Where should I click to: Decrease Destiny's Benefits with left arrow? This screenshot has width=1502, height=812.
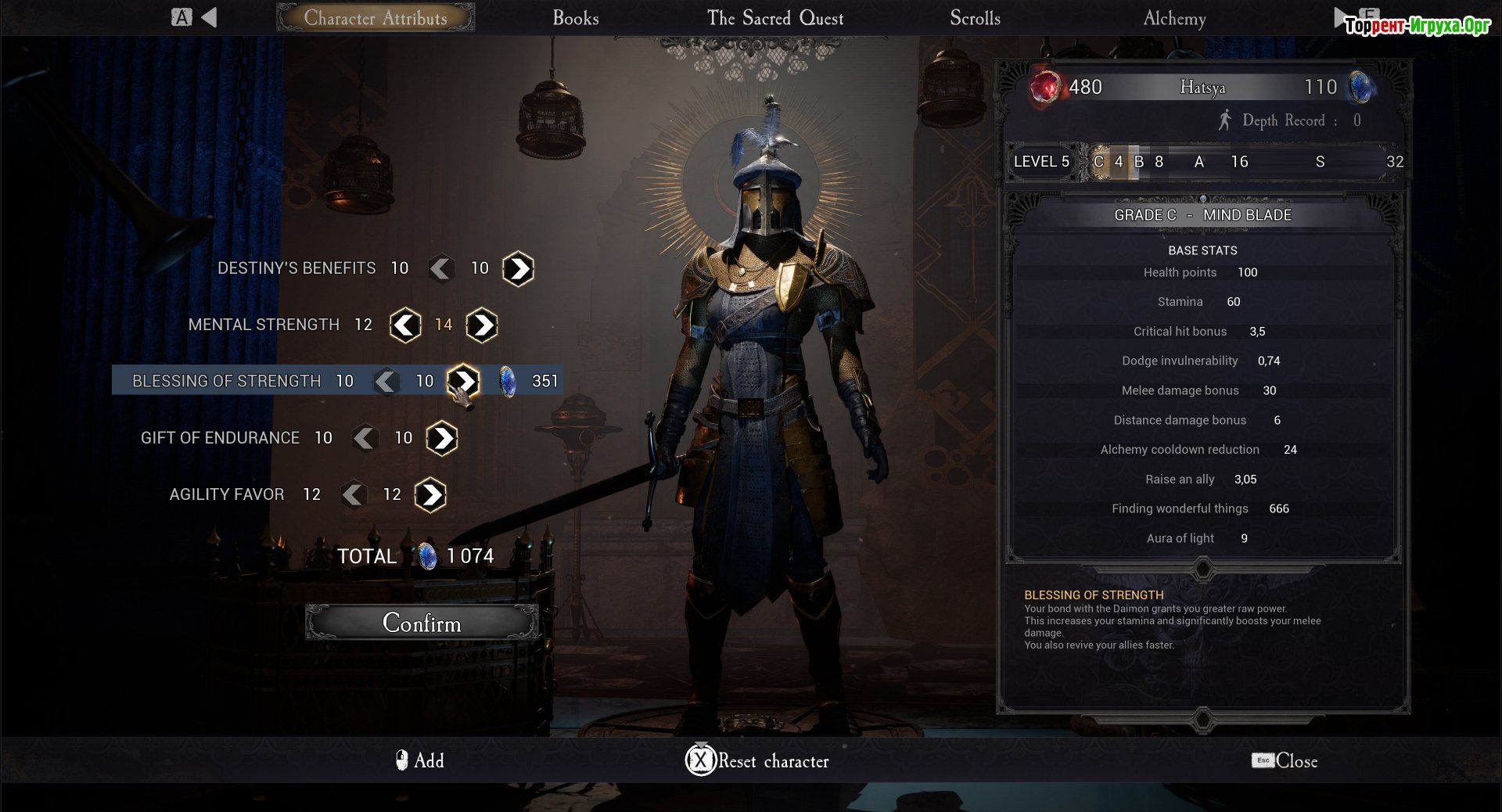pos(441,269)
